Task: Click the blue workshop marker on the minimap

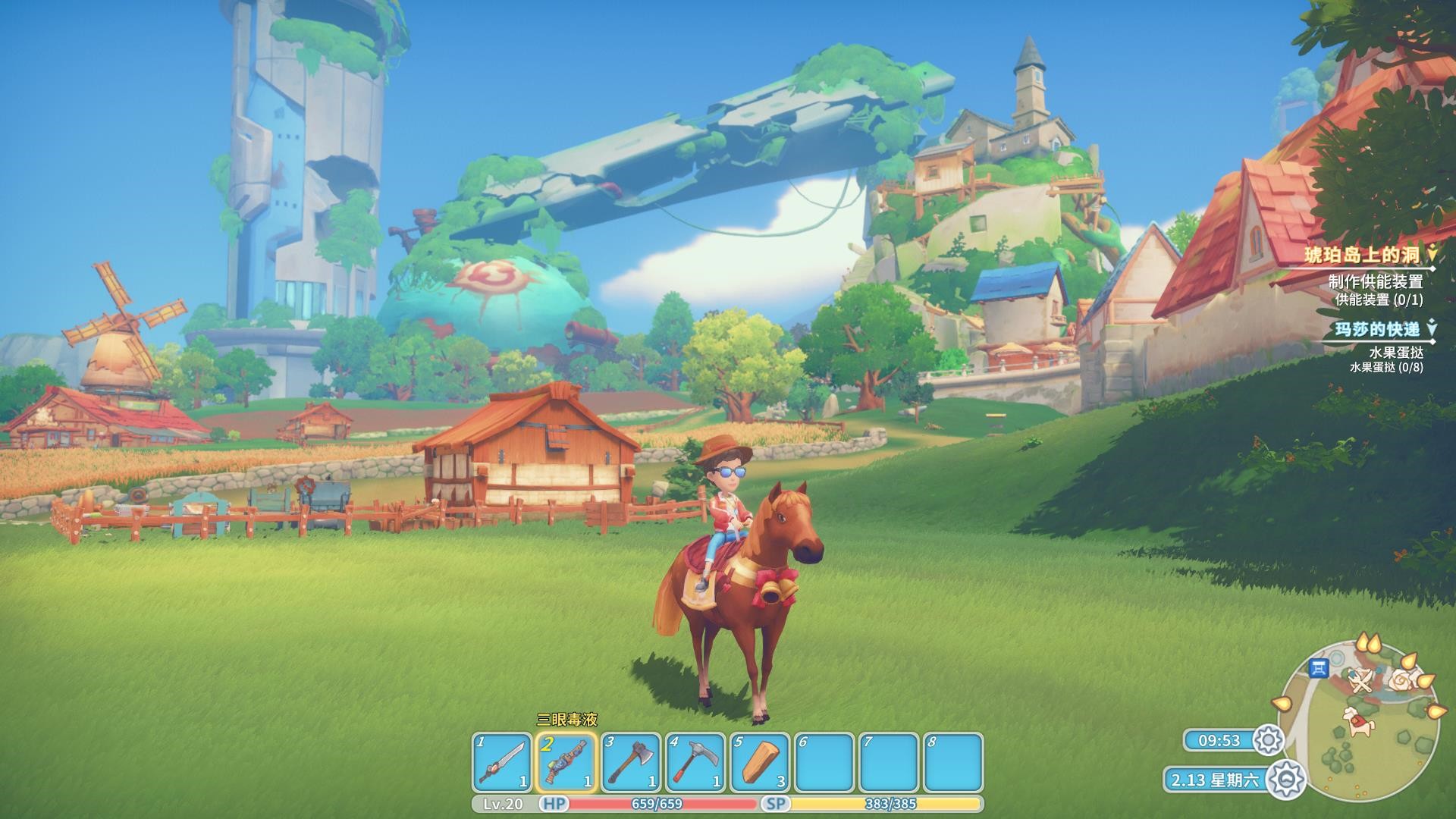Action: point(1319,668)
